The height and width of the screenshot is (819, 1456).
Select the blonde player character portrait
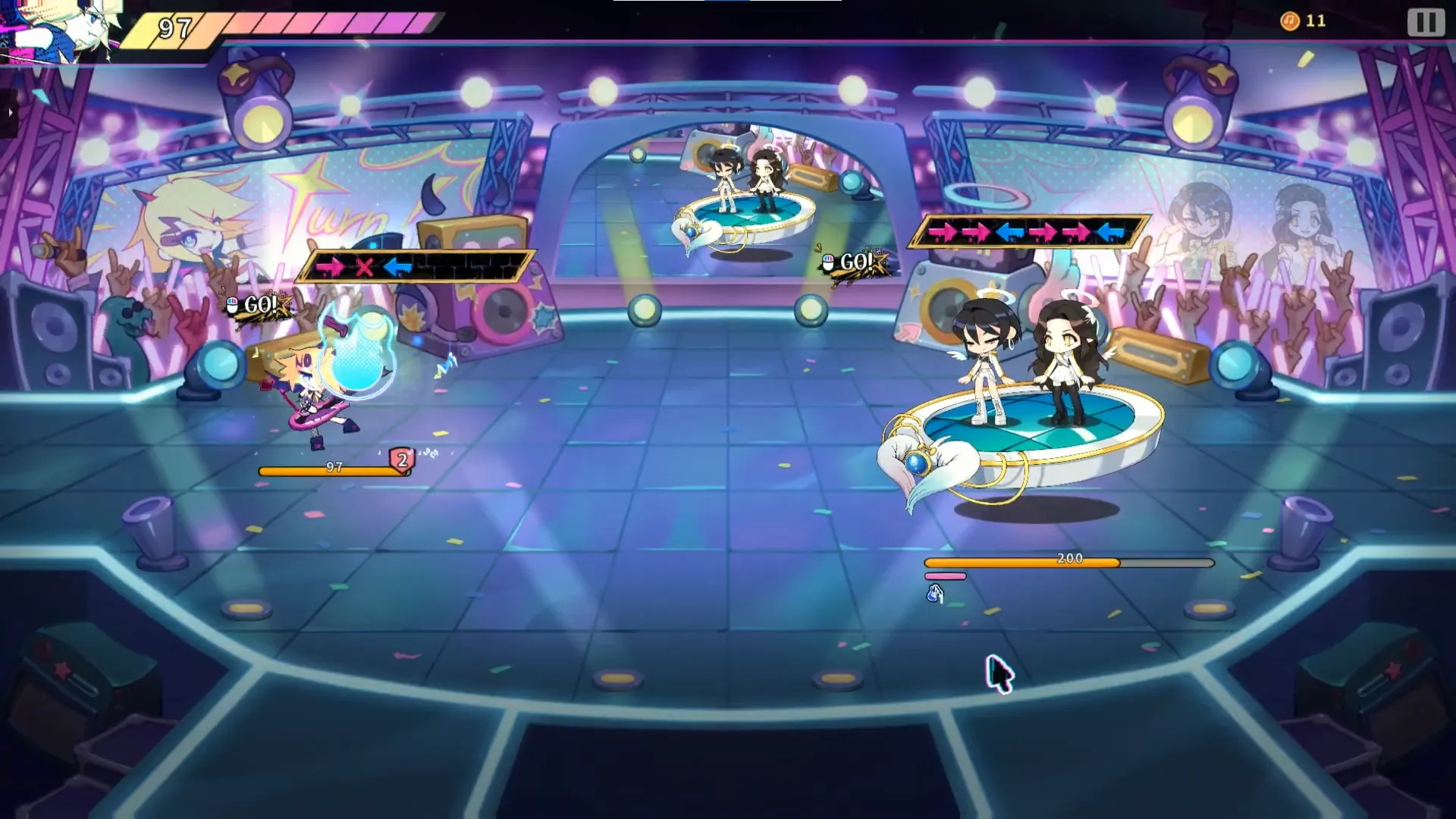(x=61, y=30)
